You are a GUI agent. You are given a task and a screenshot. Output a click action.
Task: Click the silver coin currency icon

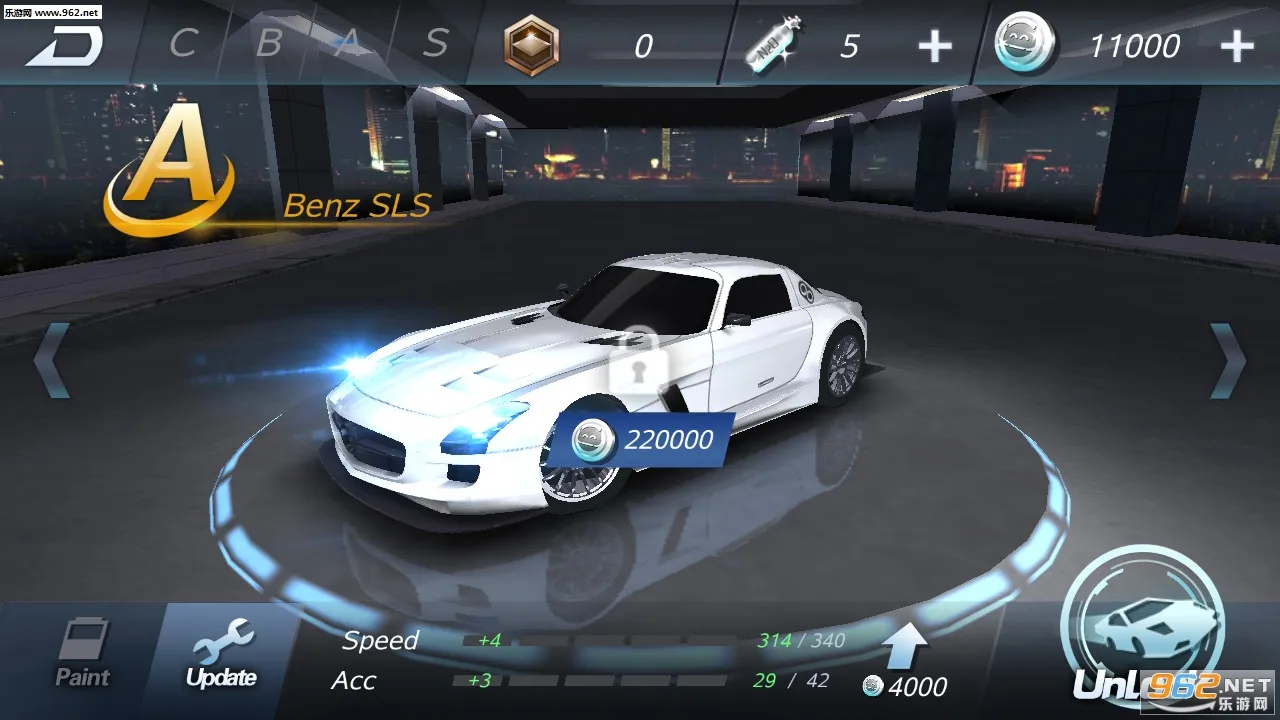tap(1022, 43)
